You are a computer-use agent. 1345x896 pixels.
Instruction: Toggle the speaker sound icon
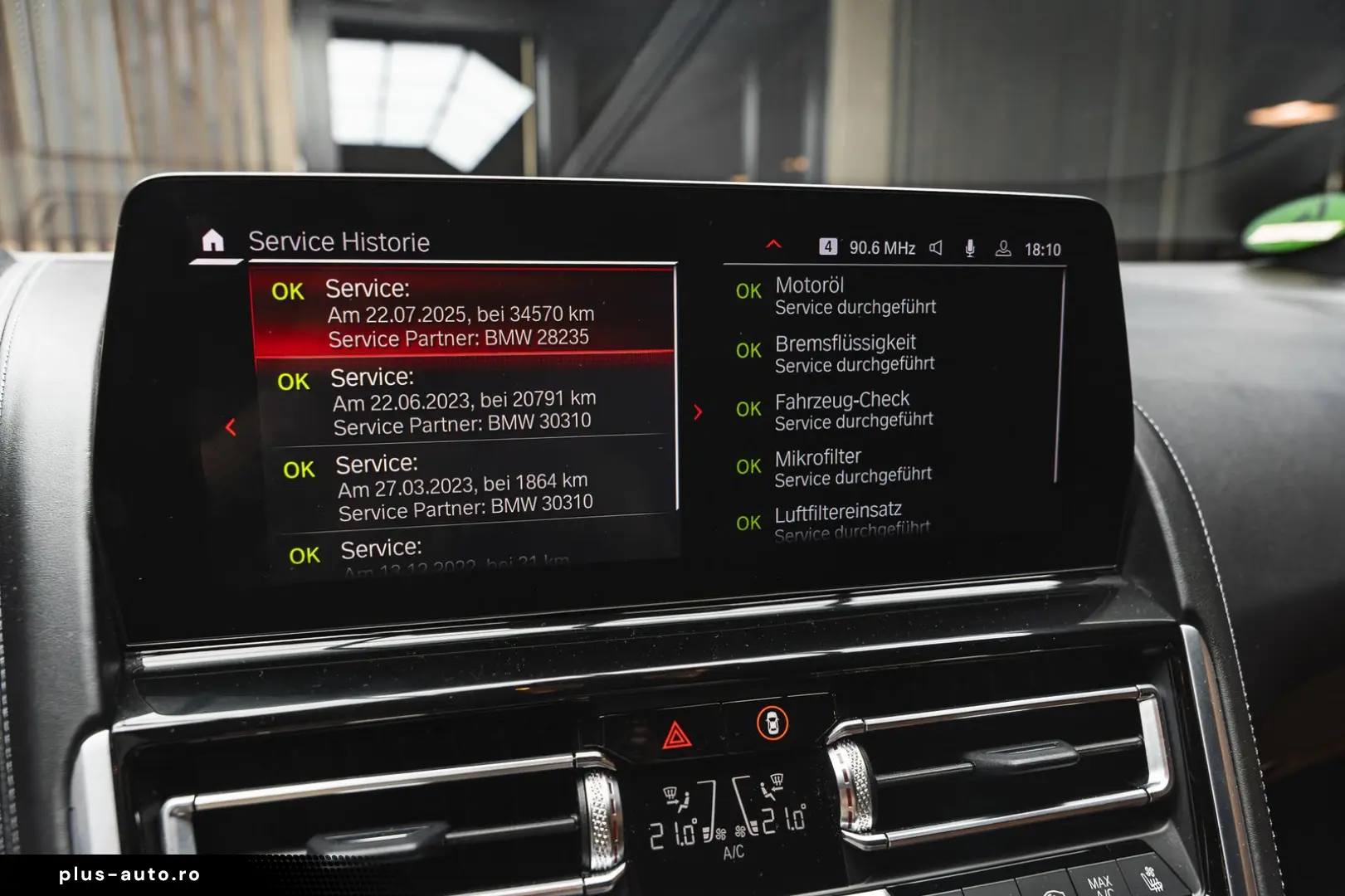(936, 248)
